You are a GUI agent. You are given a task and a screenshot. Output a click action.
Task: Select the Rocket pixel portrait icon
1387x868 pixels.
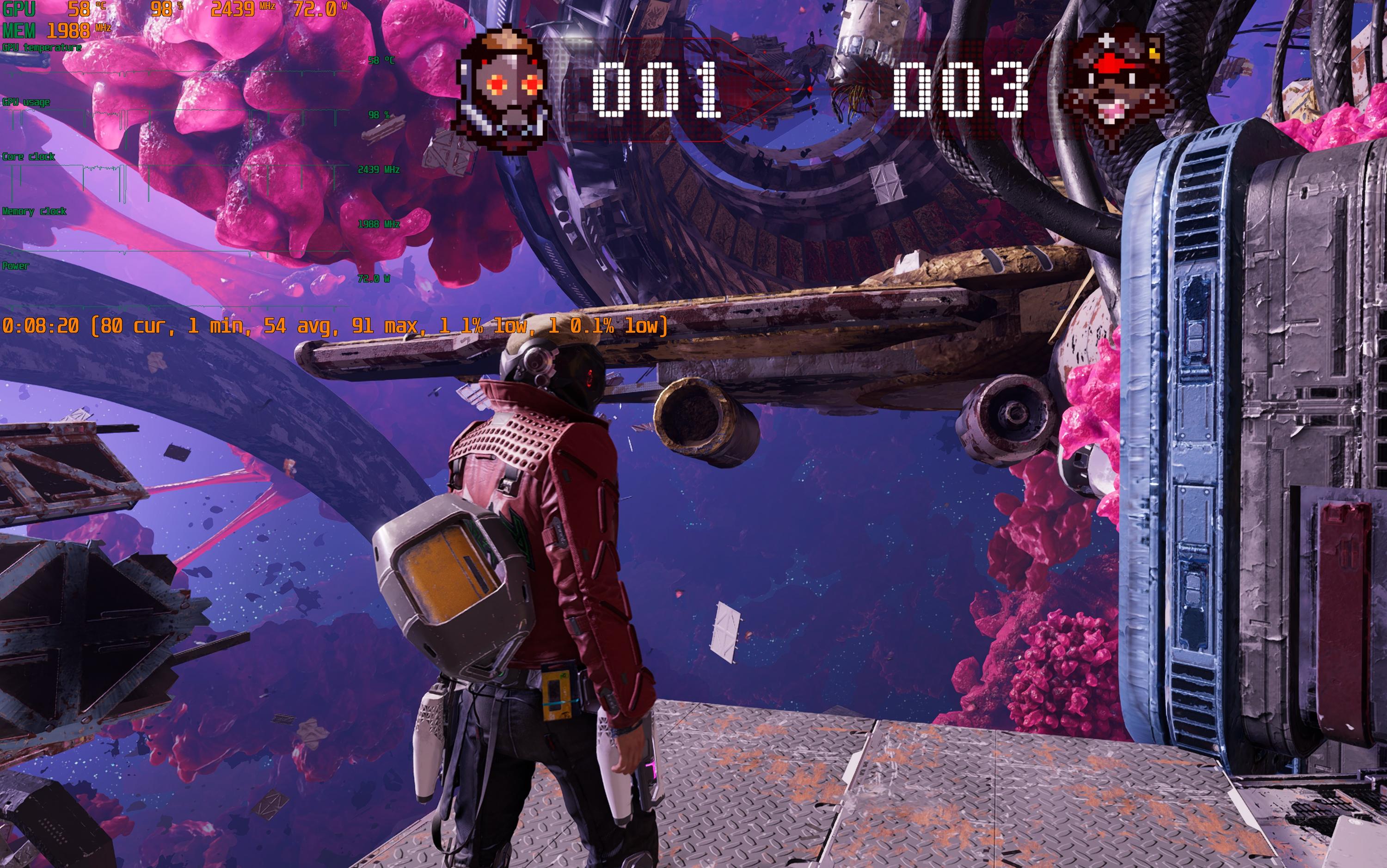[1116, 89]
